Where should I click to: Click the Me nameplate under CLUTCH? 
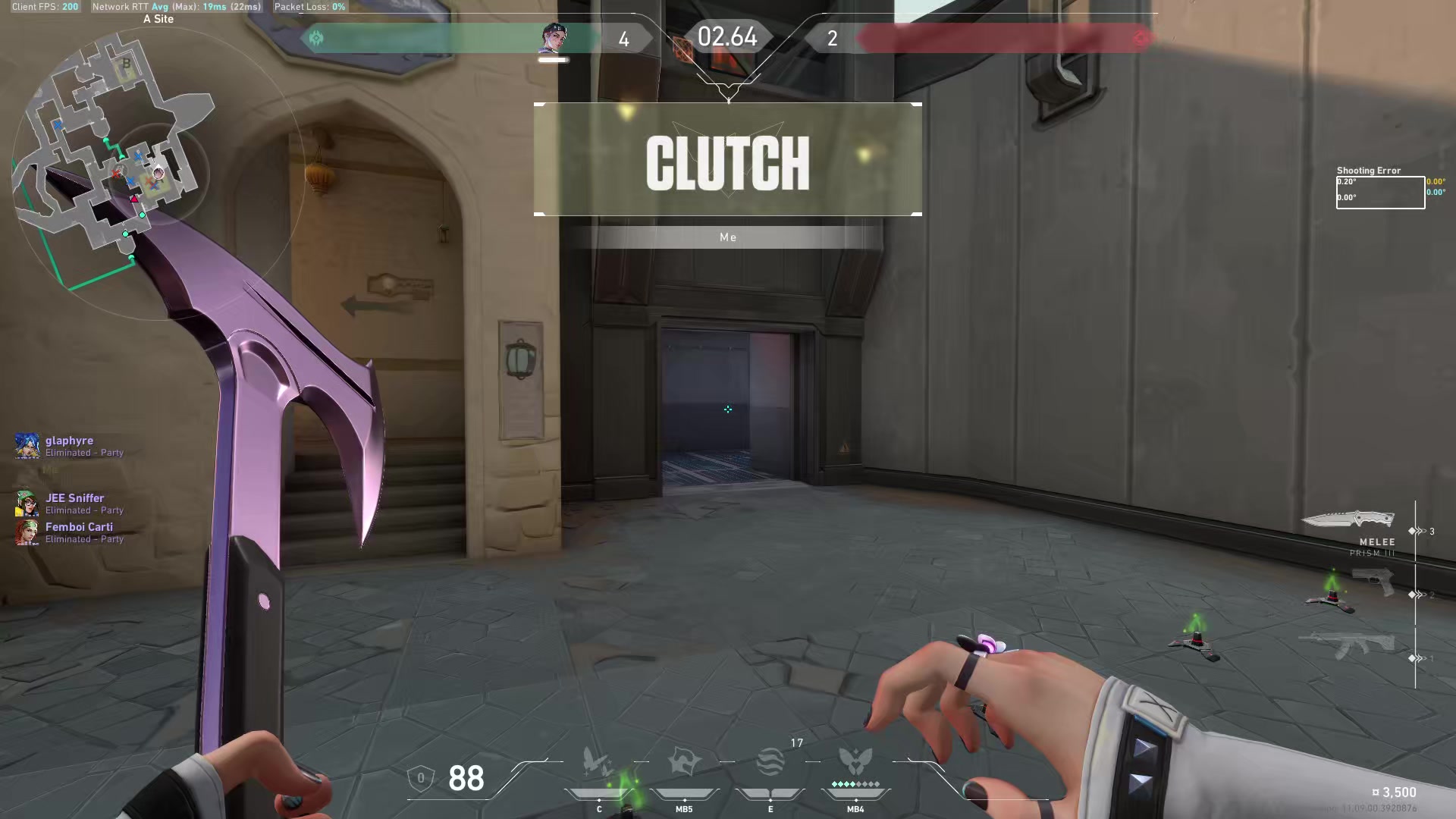click(728, 237)
